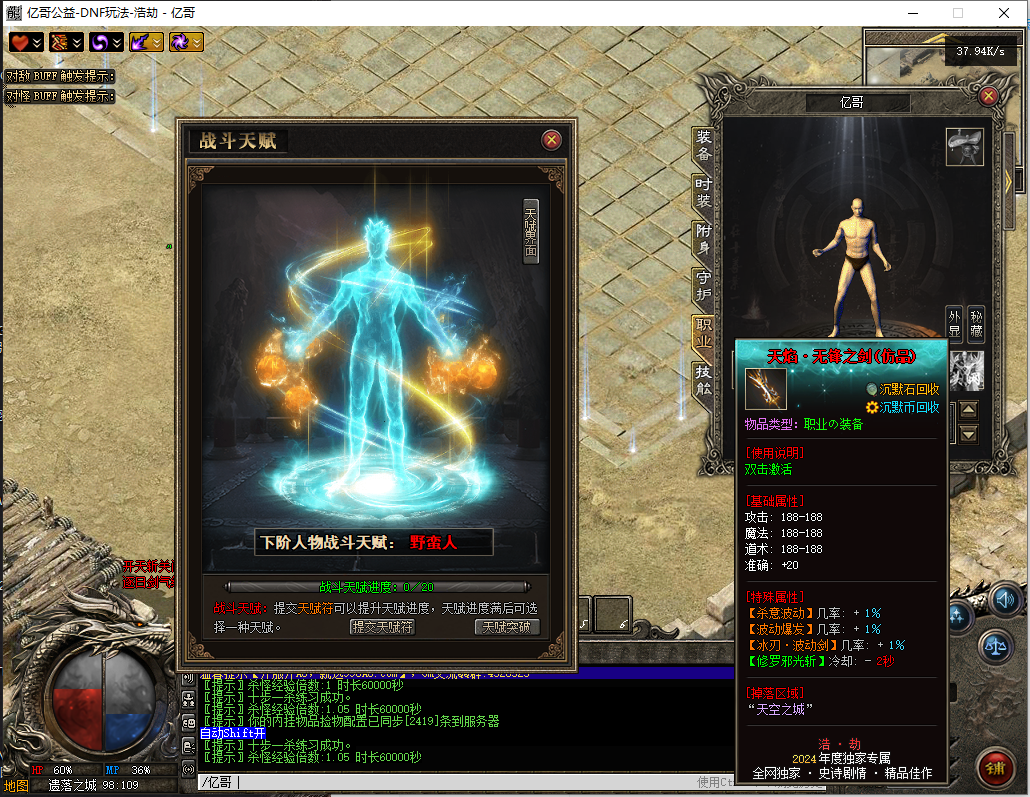Open the vertical 天赋界面 button
1030x797 pixels.
tap(531, 231)
